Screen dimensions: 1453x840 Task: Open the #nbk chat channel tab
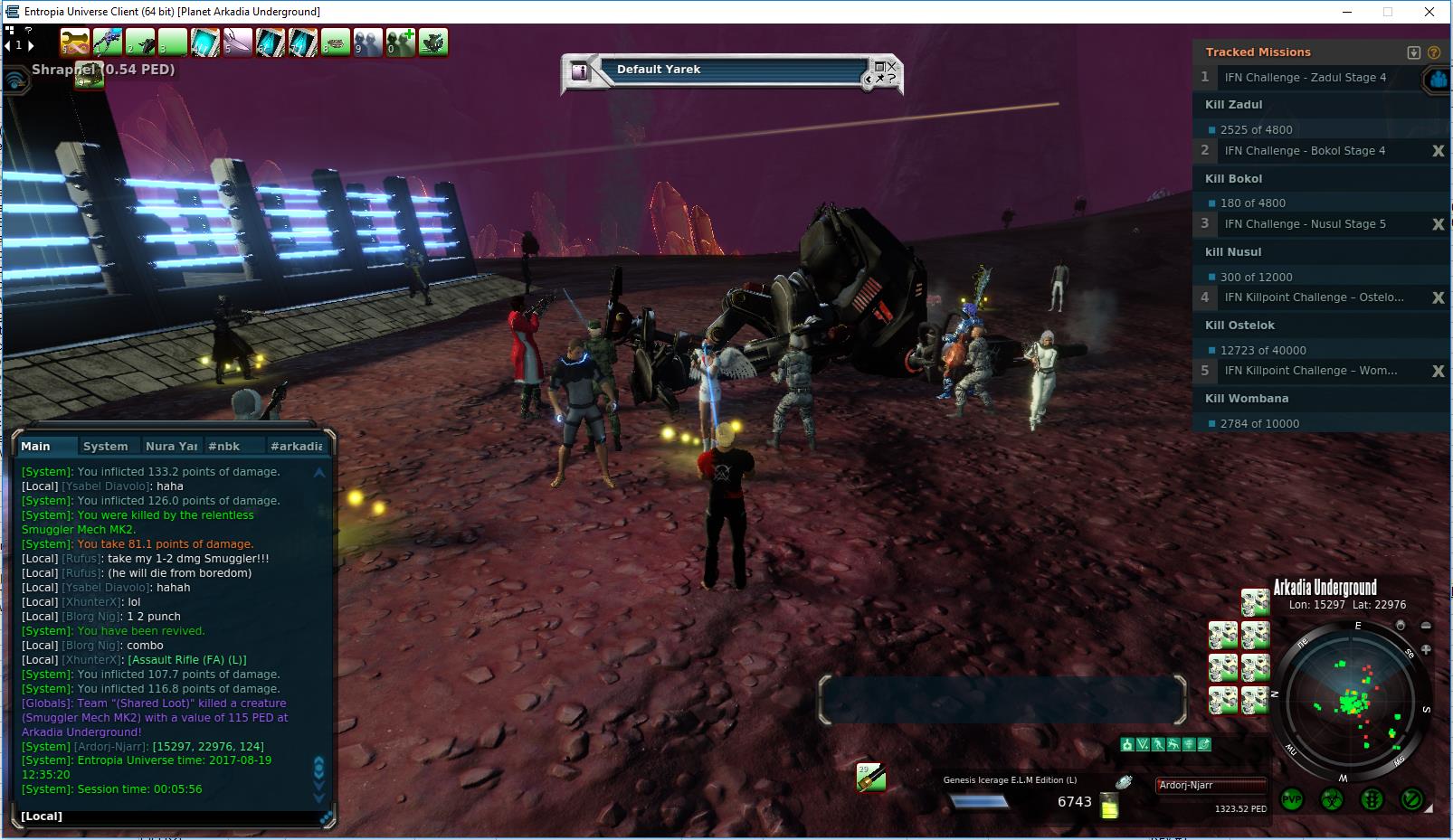[223, 446]
